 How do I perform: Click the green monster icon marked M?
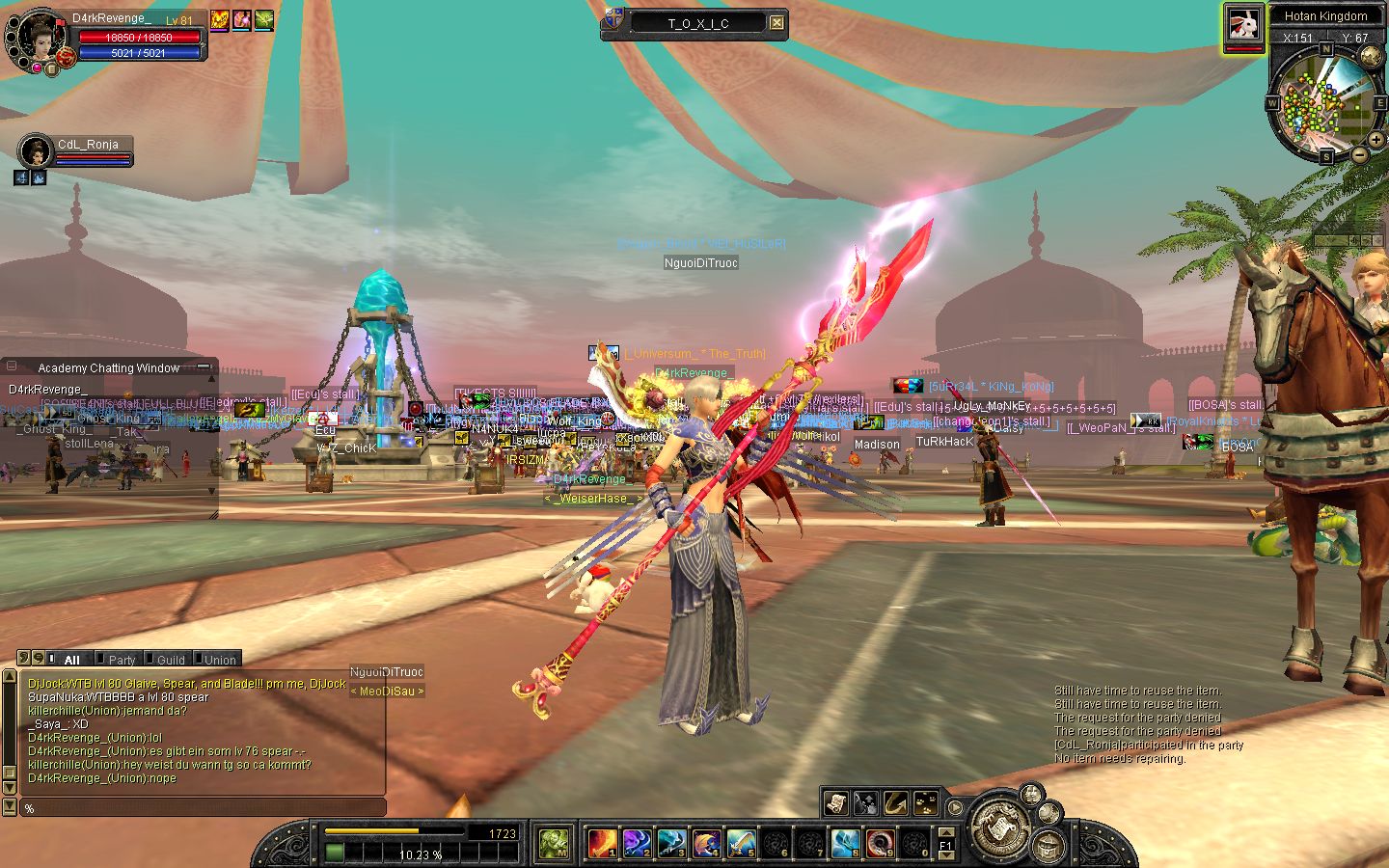pyautogui.click(x=554, y=843)
